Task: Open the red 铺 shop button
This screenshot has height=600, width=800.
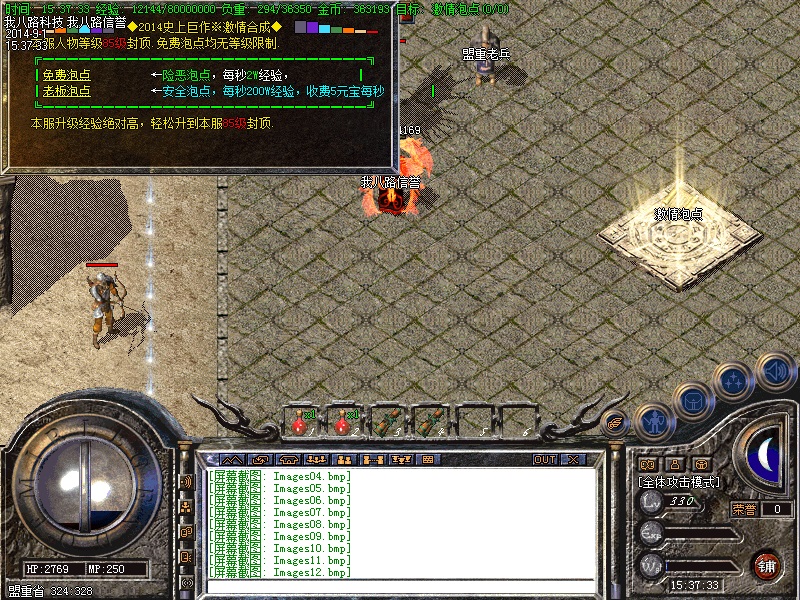Action: pos(767,565)
